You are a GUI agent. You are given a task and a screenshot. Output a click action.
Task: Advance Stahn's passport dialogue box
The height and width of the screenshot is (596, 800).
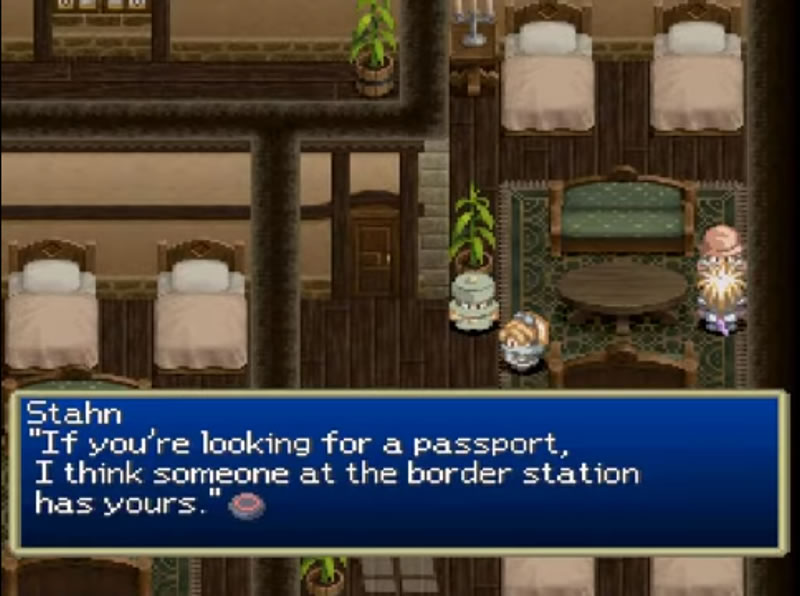click(400, 472)
